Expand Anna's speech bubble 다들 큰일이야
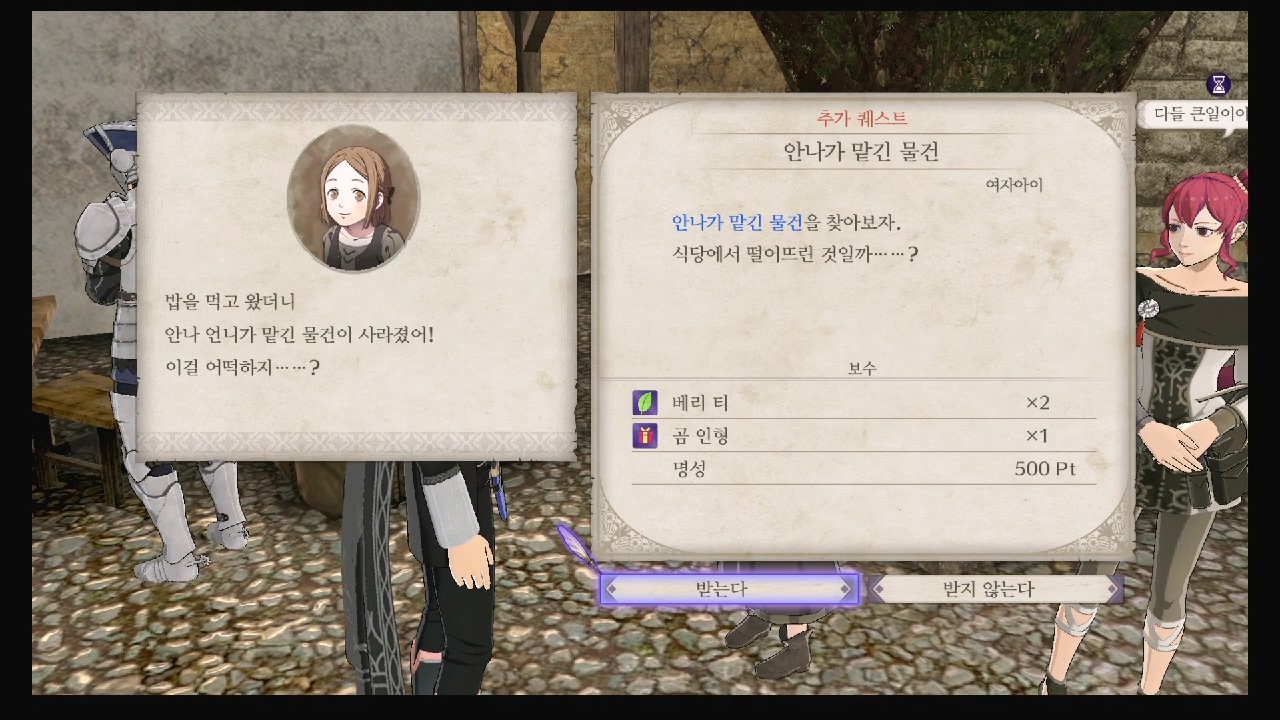The width and height of the screenshot is (1280, 720). click(1205, 115)
